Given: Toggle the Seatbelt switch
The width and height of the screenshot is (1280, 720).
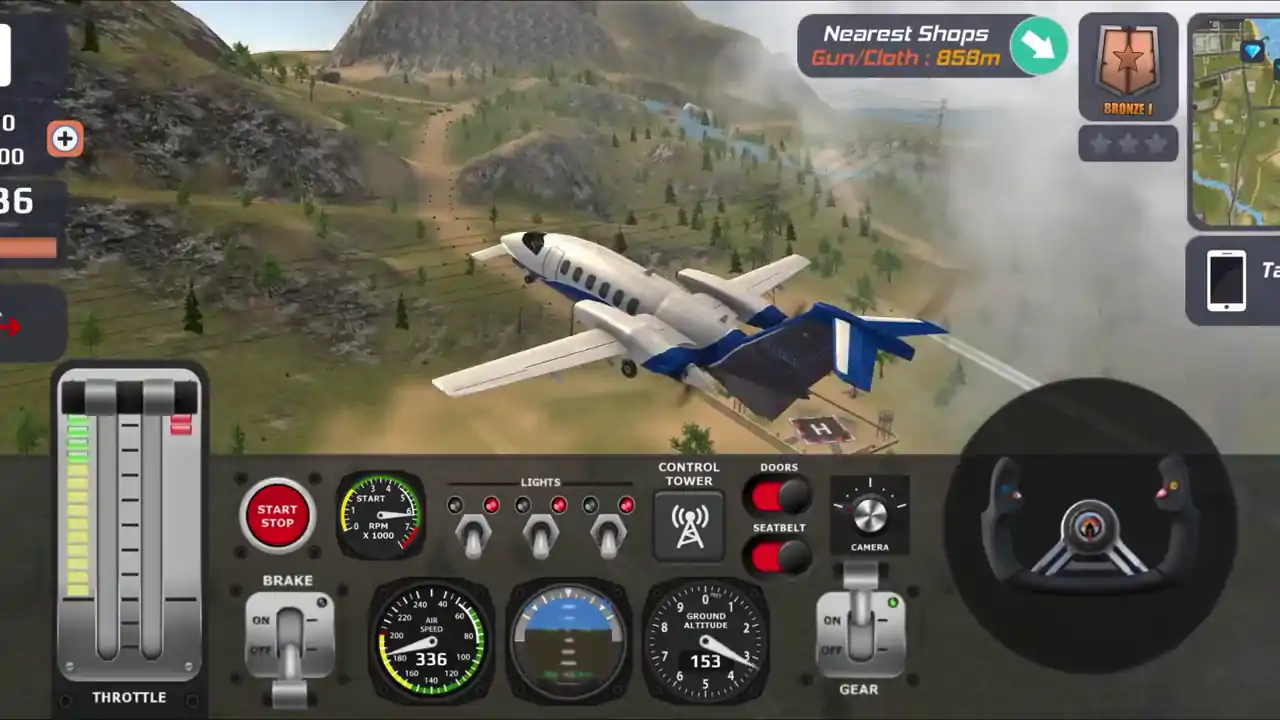Looking at the screenshot, I should 778,557.
